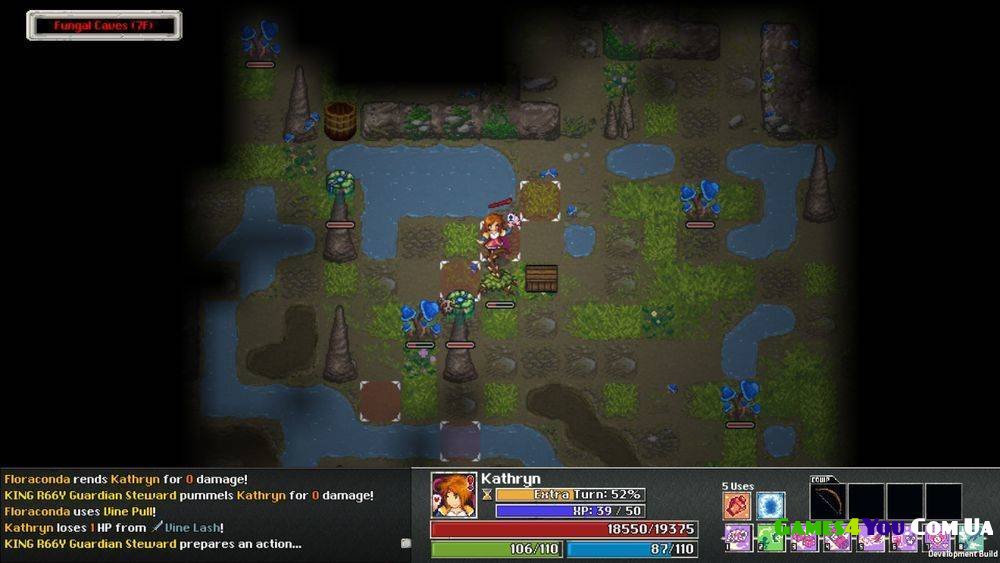Activate hotbar skill number 7
Image resolution: width=1000 pixels, height=563 pixels.
[x=938, y=539]
